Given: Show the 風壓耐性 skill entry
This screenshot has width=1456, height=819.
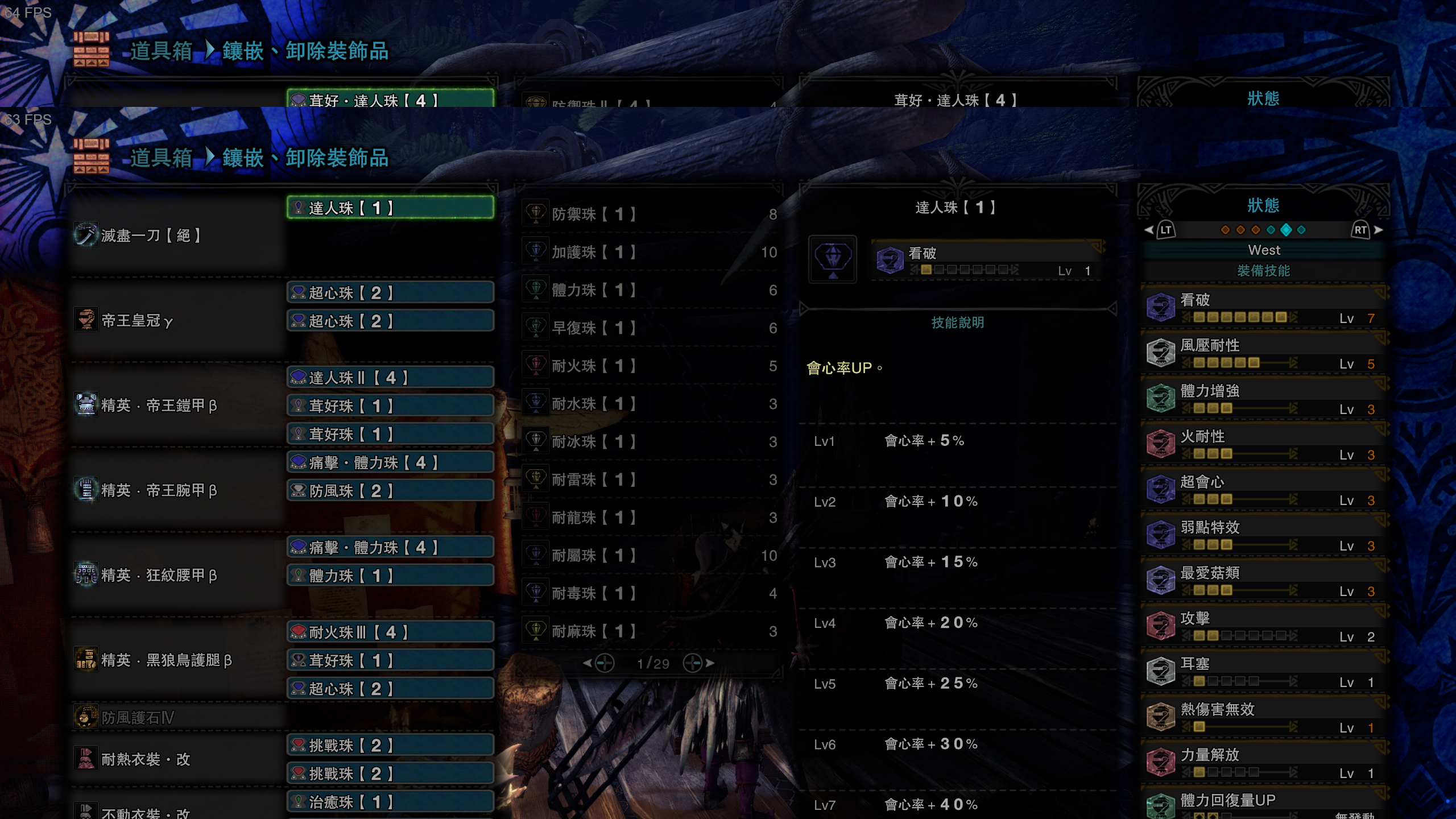Looking at the screenshot, I should click(x=1264, y=354).
